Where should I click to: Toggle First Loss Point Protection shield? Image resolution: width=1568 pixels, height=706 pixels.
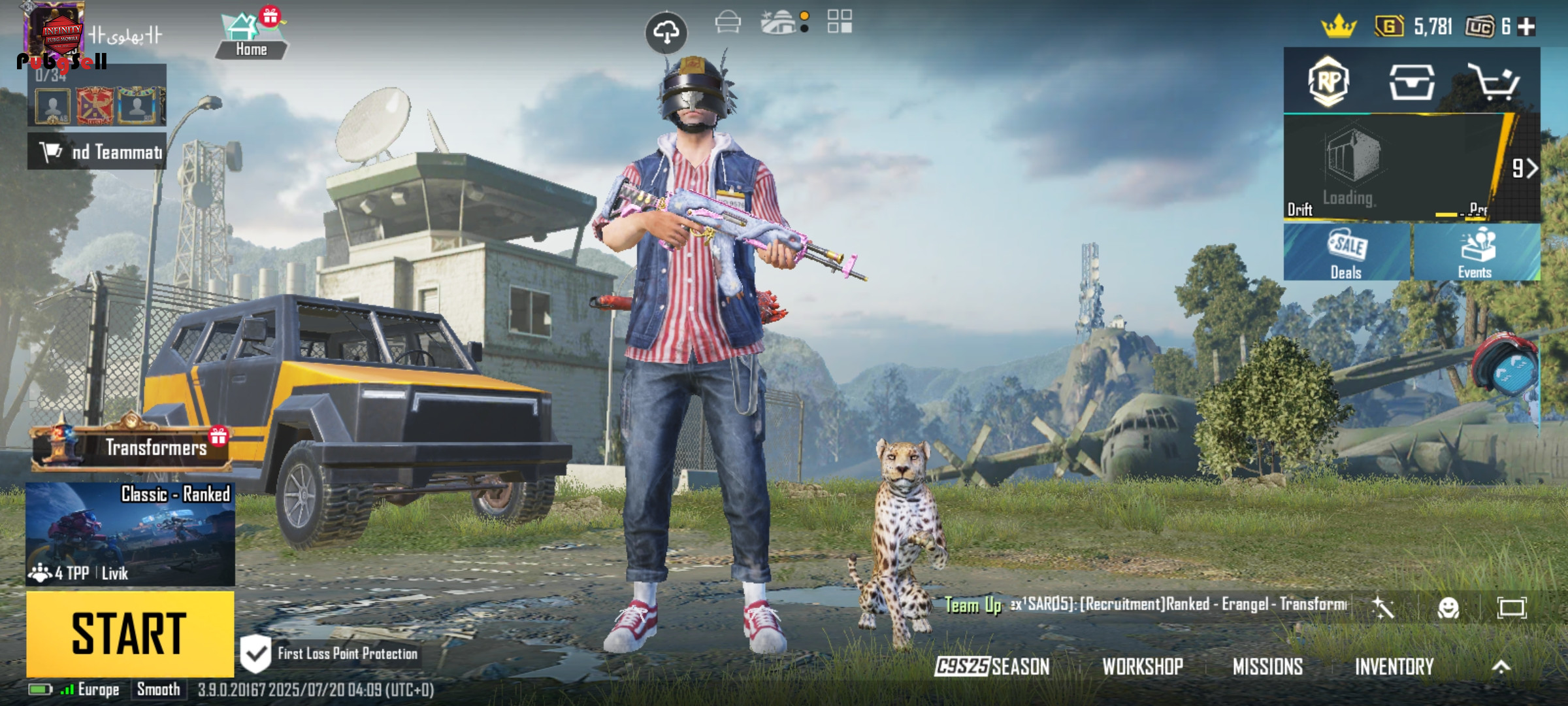tap(255, 653)
